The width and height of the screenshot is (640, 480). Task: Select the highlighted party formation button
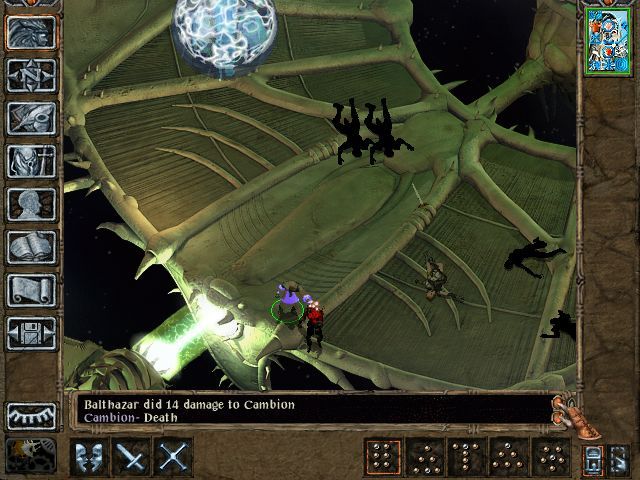coord(381,458)
